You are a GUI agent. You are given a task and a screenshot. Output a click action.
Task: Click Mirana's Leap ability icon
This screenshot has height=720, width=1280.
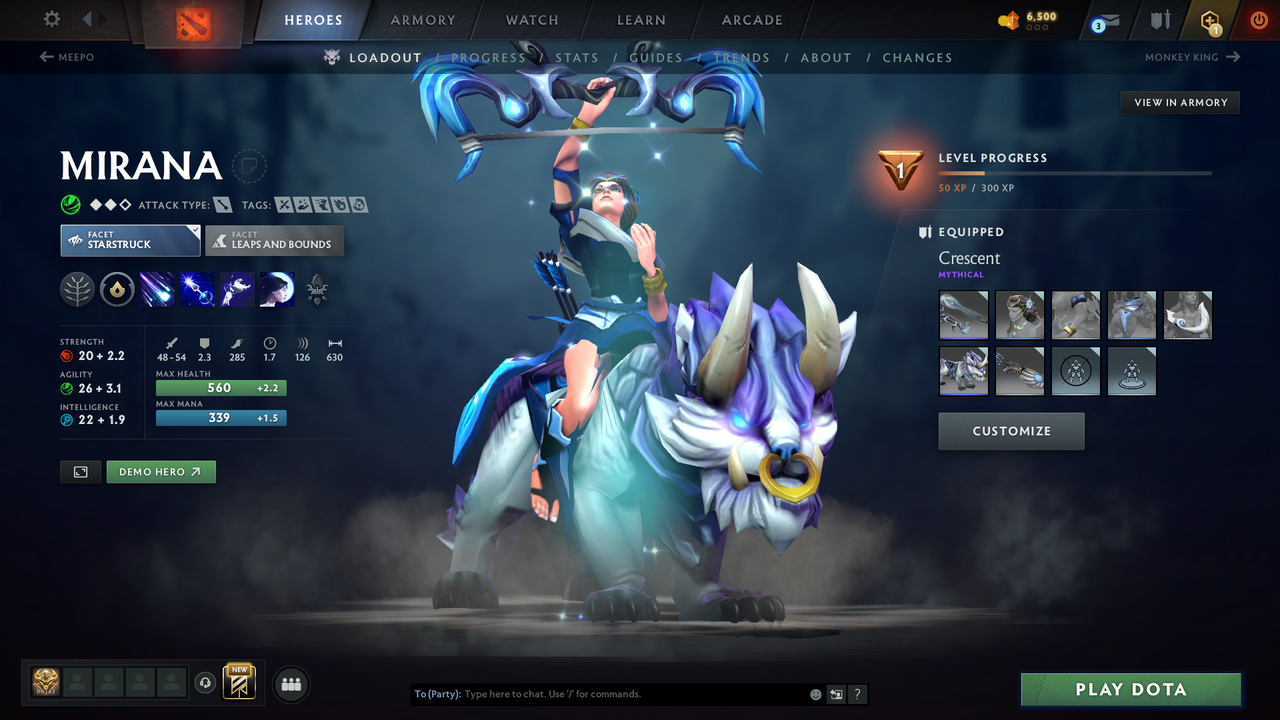coord(236,290)
